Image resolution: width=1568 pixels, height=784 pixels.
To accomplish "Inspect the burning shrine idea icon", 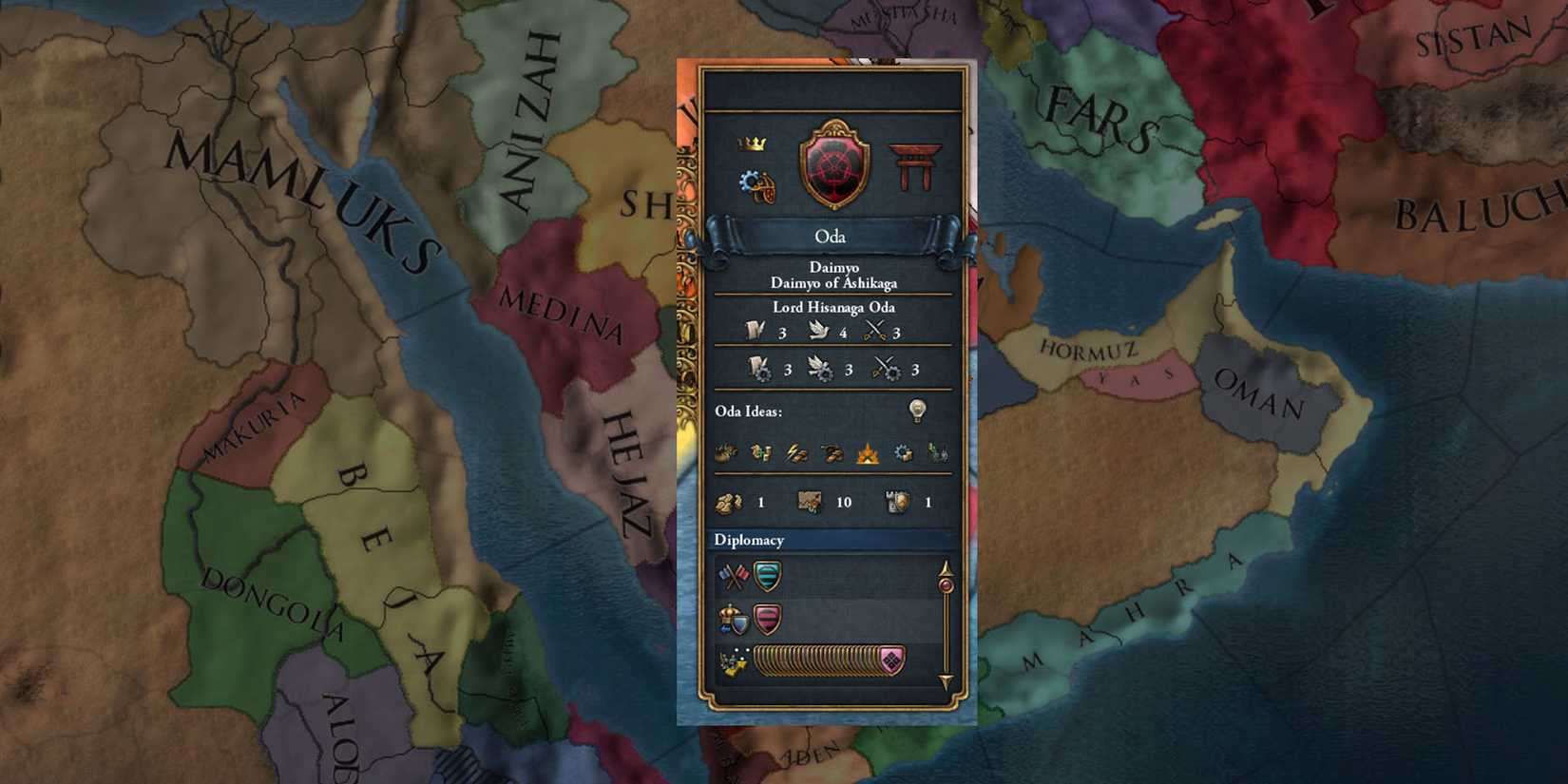I will click(x=868, y=452).
